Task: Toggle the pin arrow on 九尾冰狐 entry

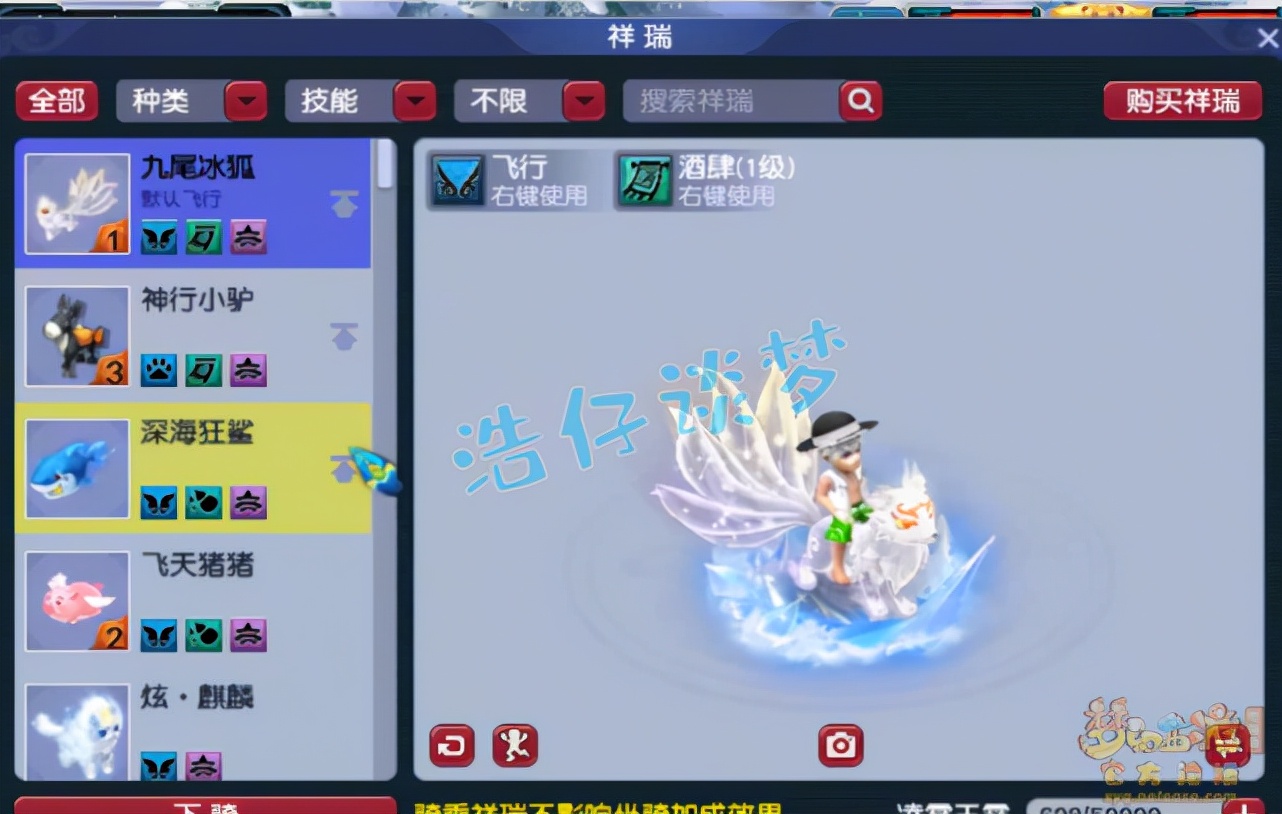Action: click(x=344, y=203)
